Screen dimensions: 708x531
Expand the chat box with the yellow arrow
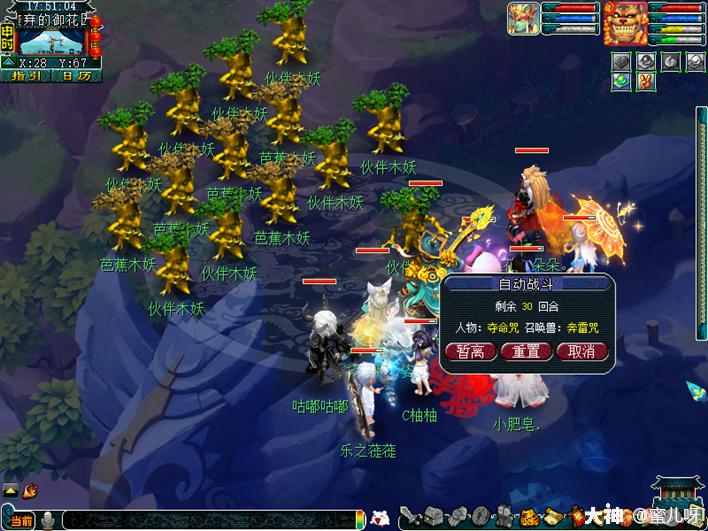[x=10, y=491]
